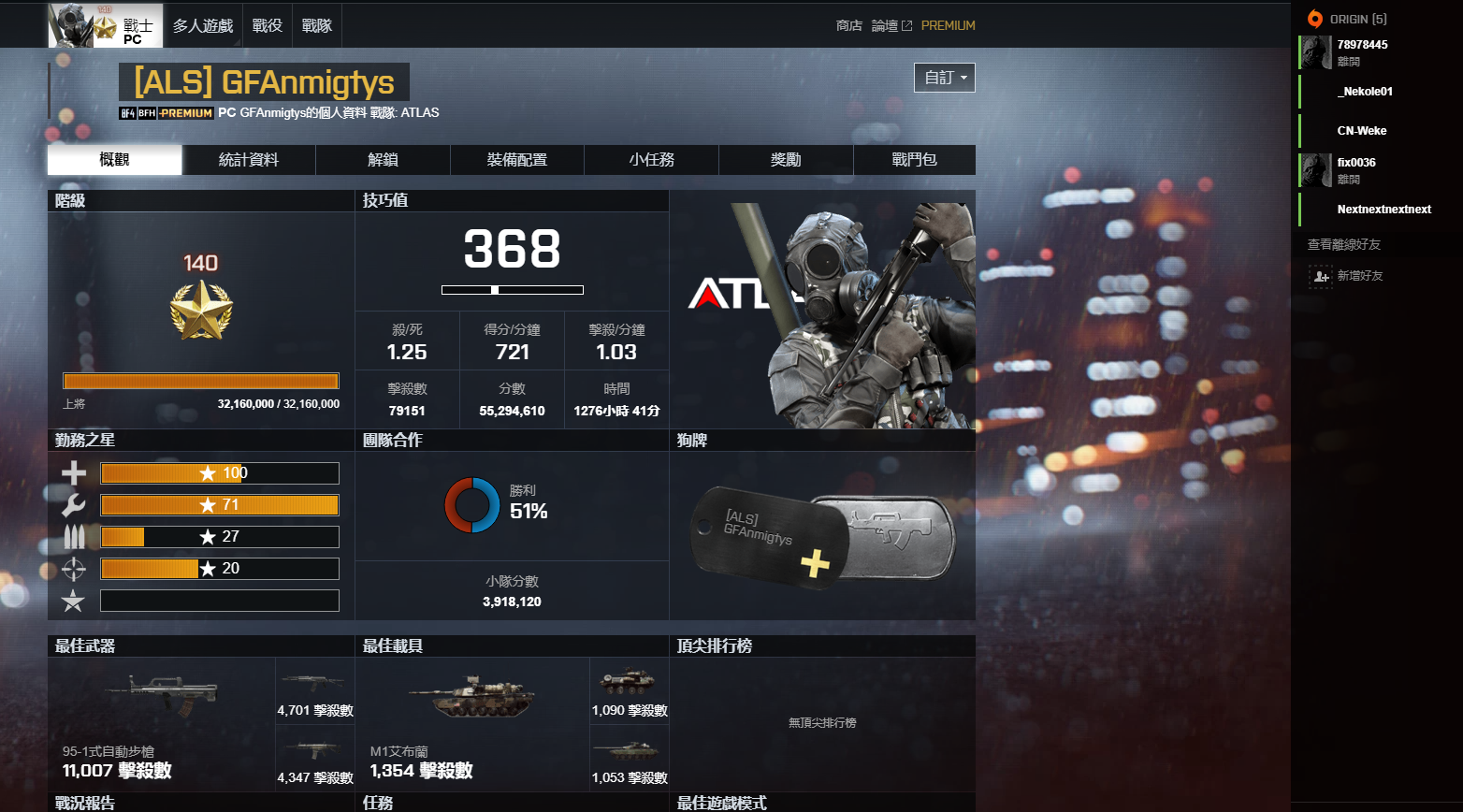Select the Support ammo icon
The height and width of the screenshot is (812, 1463).
[73, 536]
